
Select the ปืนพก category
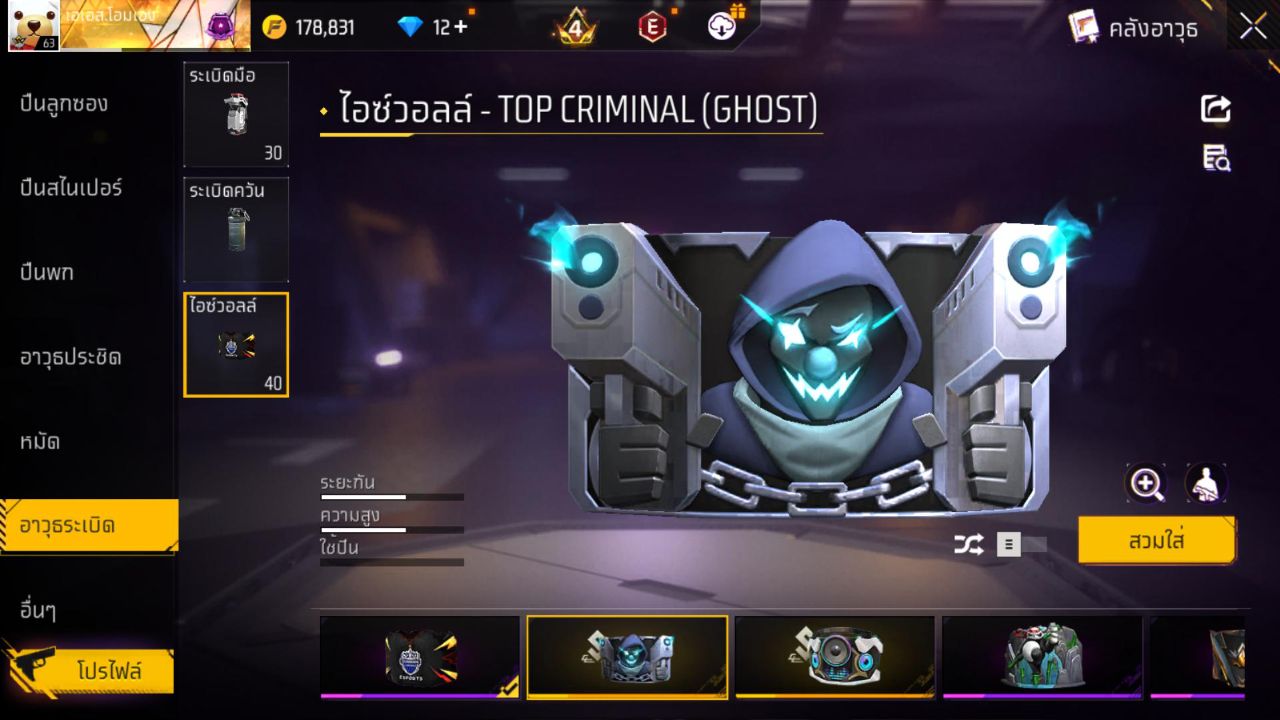pos(47,272)
